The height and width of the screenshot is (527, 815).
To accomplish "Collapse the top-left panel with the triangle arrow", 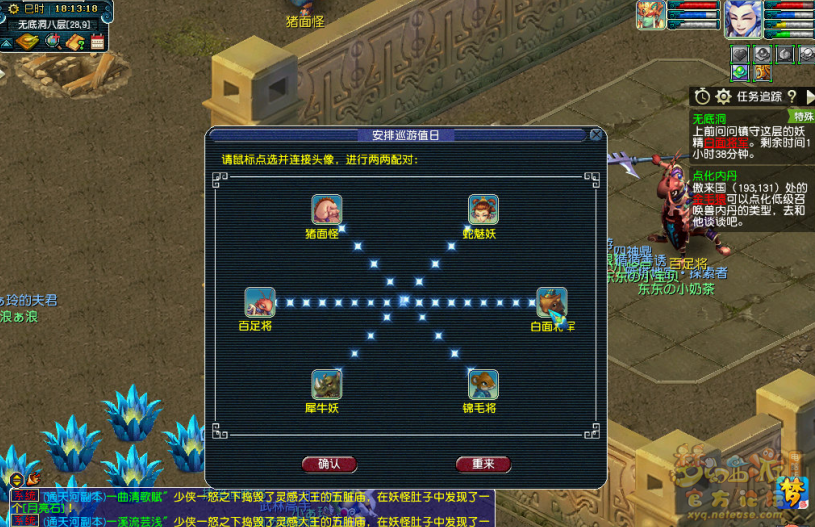I will (7, 42).
